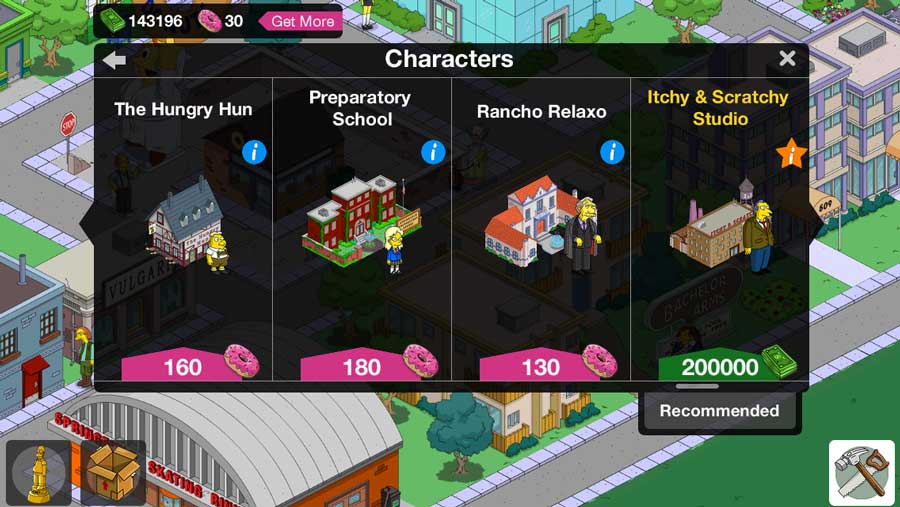900x507 pixels.
Task: Buy Rancho Relaxo for 130 donuts
Action: pos(543,366)
